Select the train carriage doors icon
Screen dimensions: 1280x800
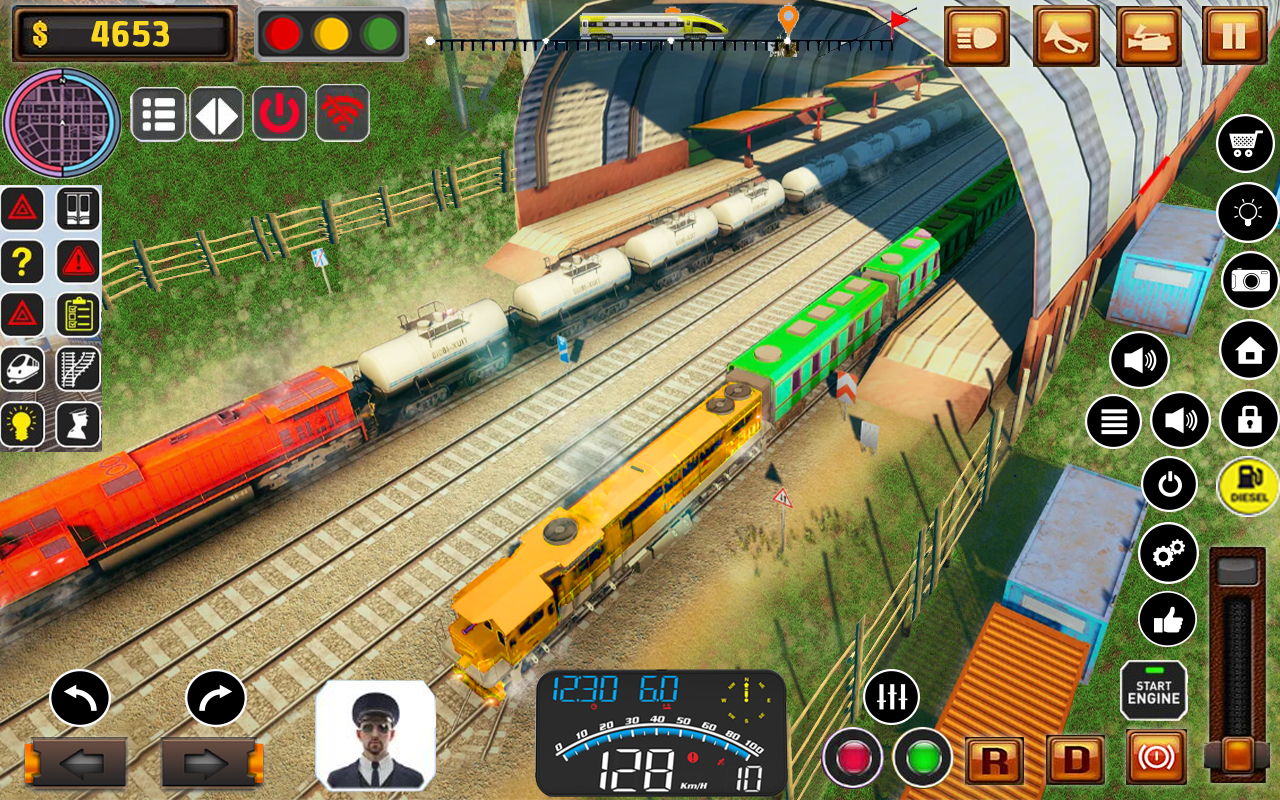pyautogui.click(x=77, y=209)
